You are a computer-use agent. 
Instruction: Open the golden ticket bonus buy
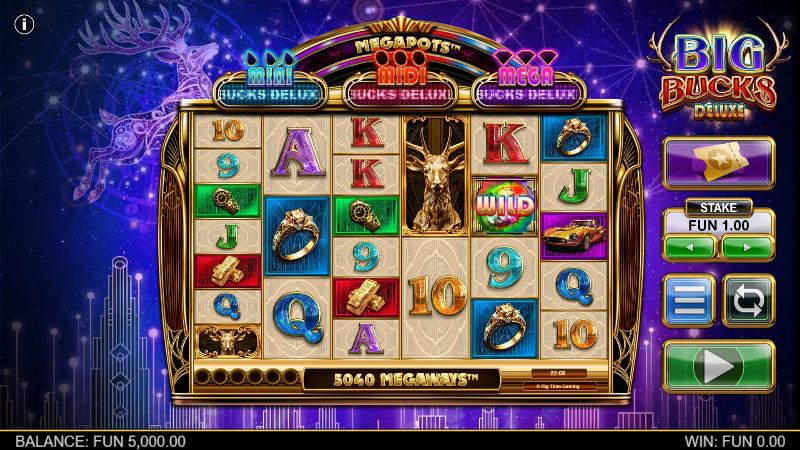click(718, 163)
